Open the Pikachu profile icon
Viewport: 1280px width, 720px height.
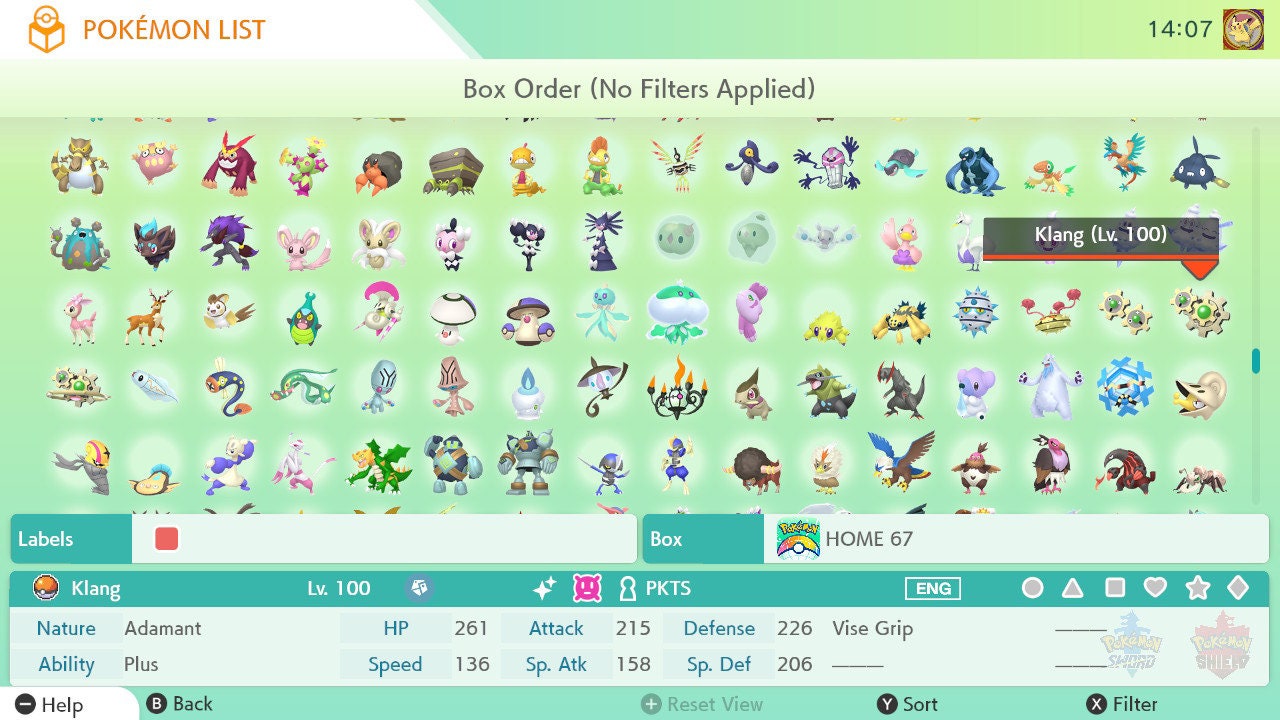point(1243,30)
